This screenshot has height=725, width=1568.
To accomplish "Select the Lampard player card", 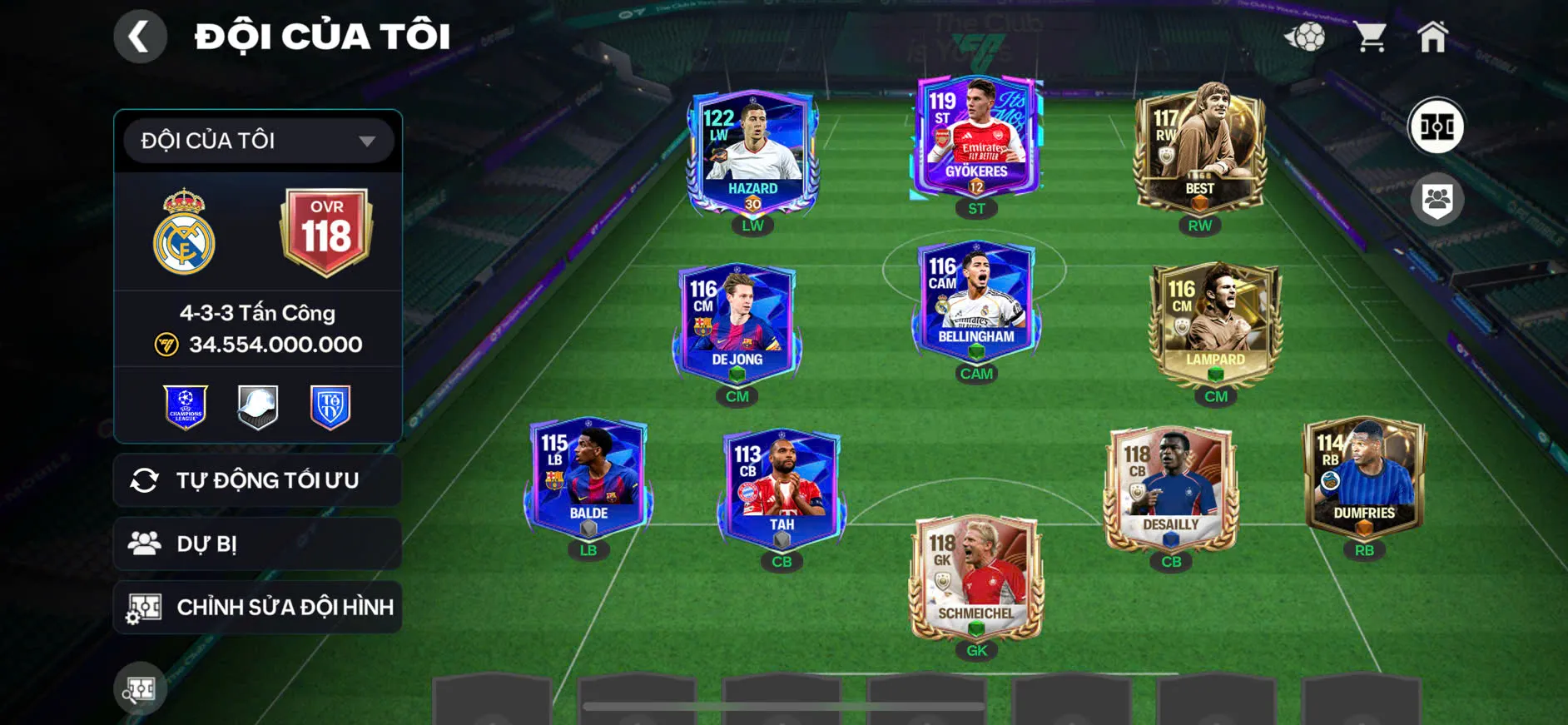I will [1214, 325].
